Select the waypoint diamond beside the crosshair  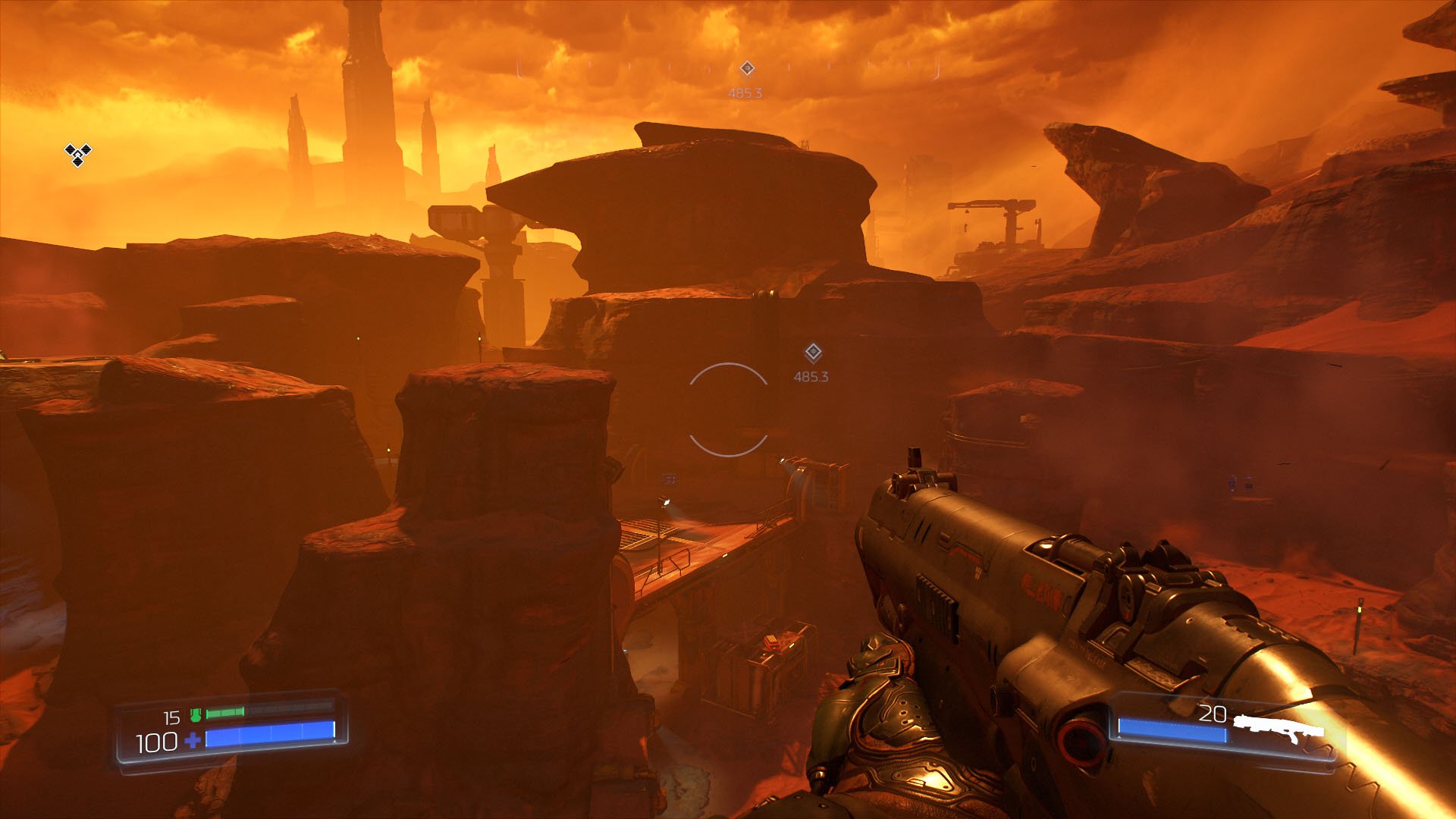click(813, 353)
